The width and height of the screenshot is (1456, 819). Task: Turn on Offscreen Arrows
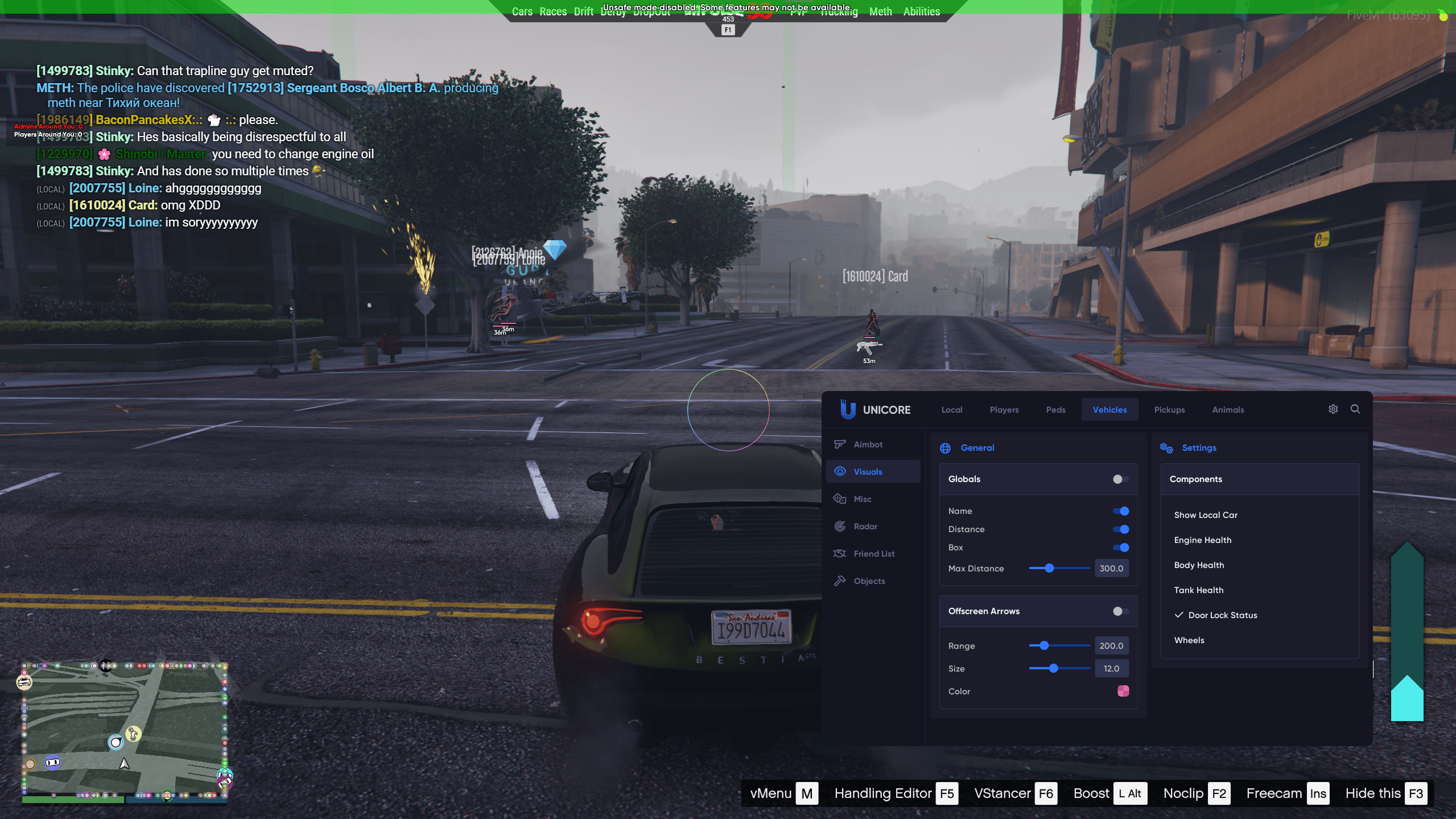click(1120, 611)
